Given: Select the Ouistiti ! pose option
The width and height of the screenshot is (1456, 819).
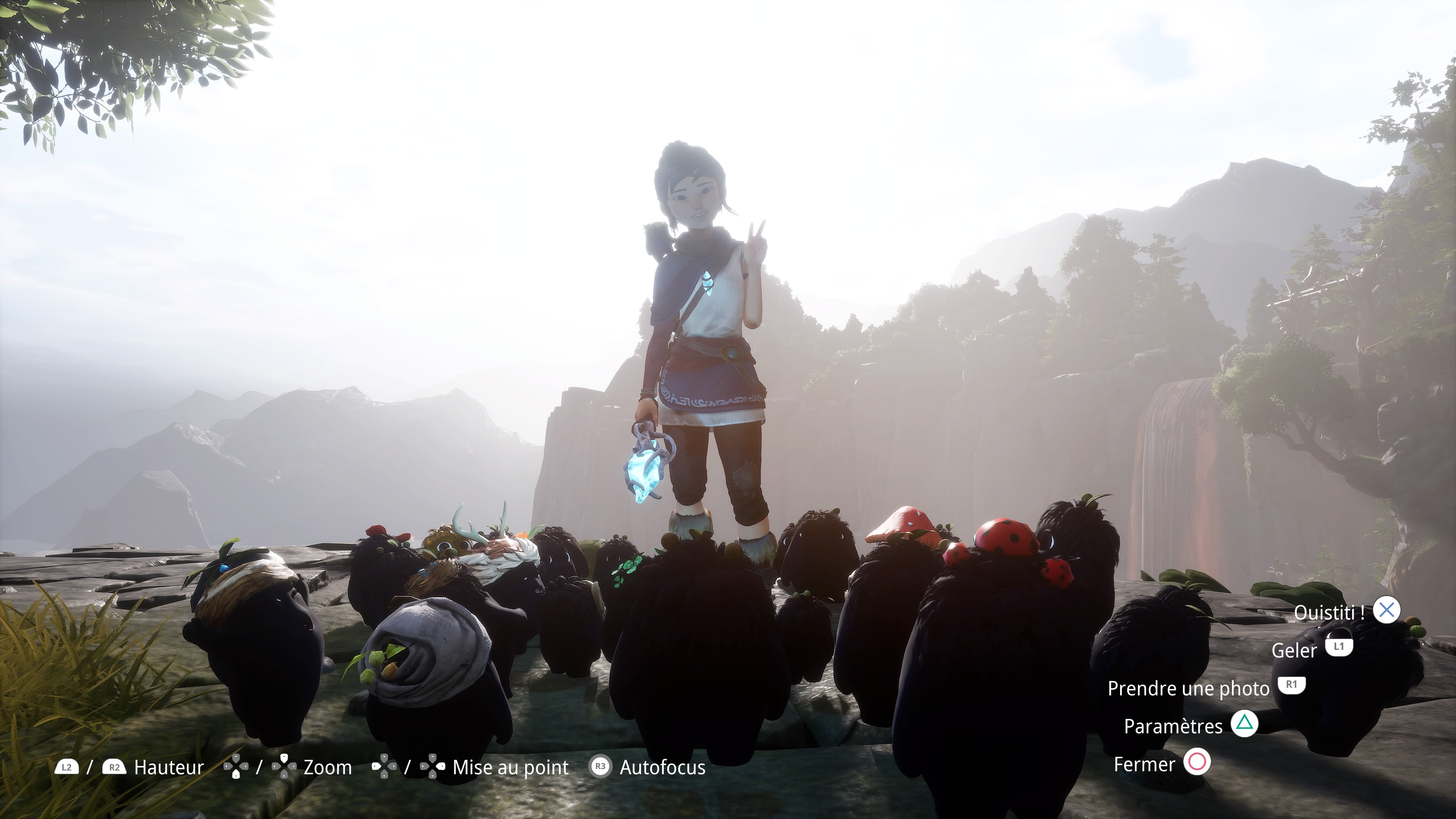Looking at the screenshot, I should 1329,612.
